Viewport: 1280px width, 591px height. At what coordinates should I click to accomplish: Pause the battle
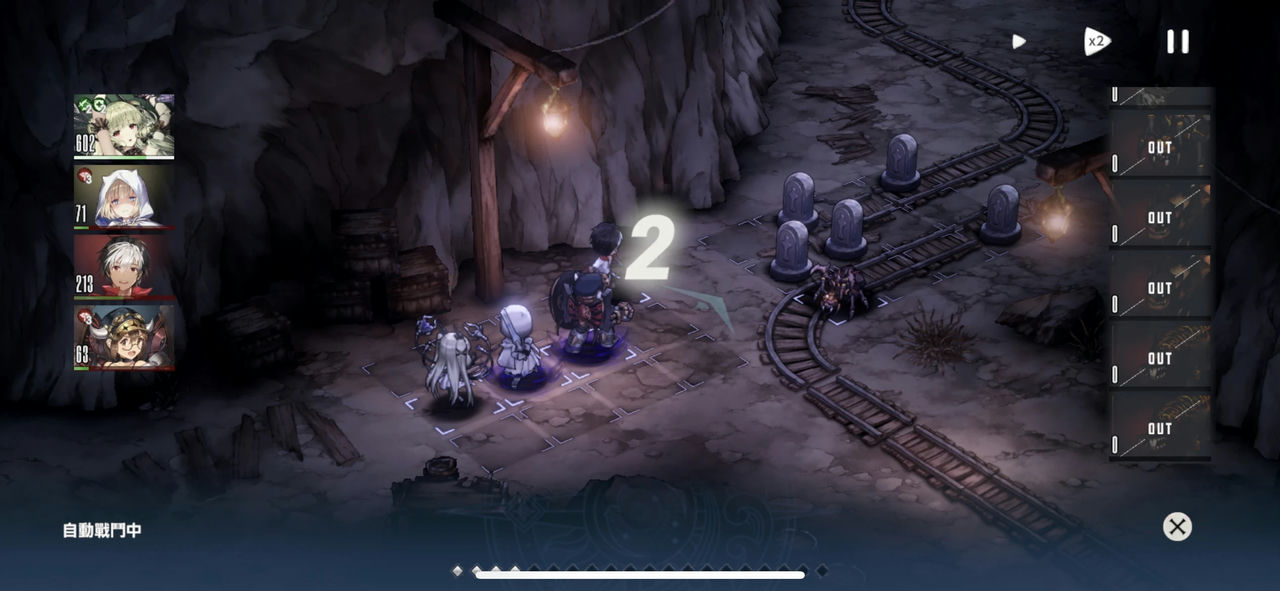point(1177,41)
